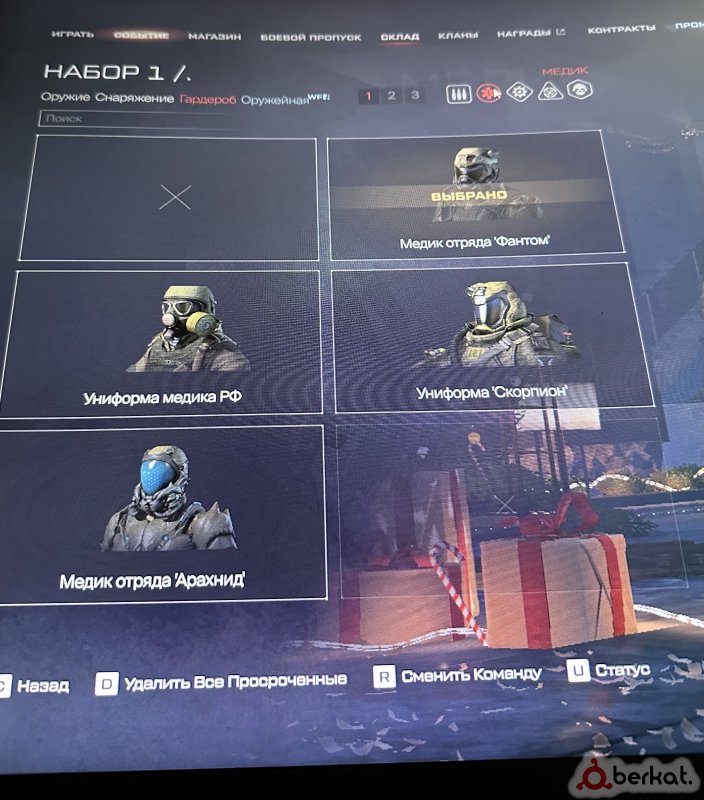
Task: Switch to the Оружие tab
Action: click(x=66, y=98)
